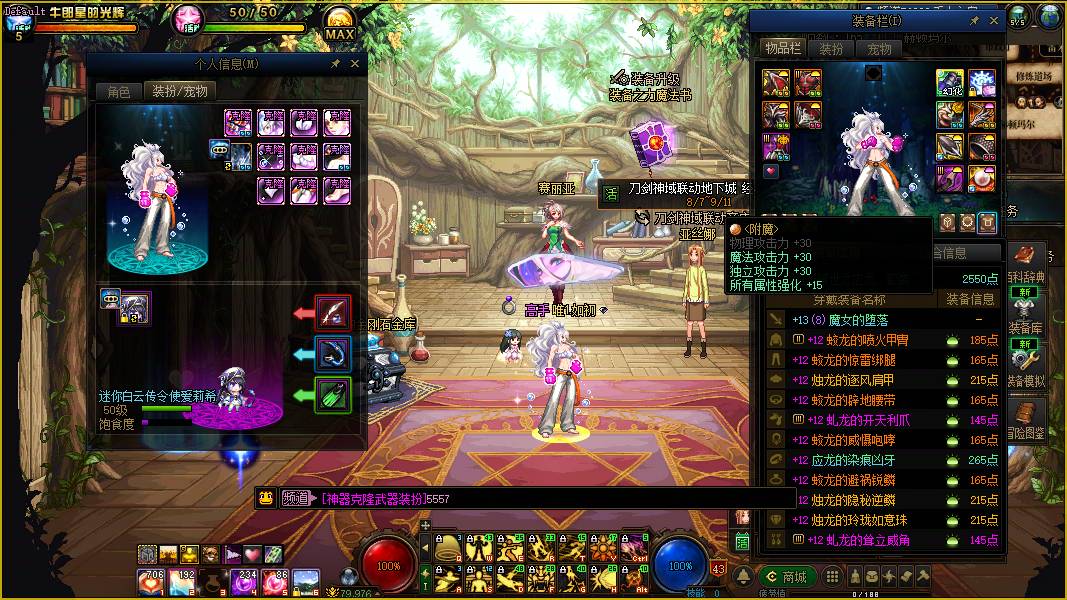Open the 物品栏 inventory tab
Image resolution: width=1067 pixels, height=600 pixels.
tap(782, 48)
